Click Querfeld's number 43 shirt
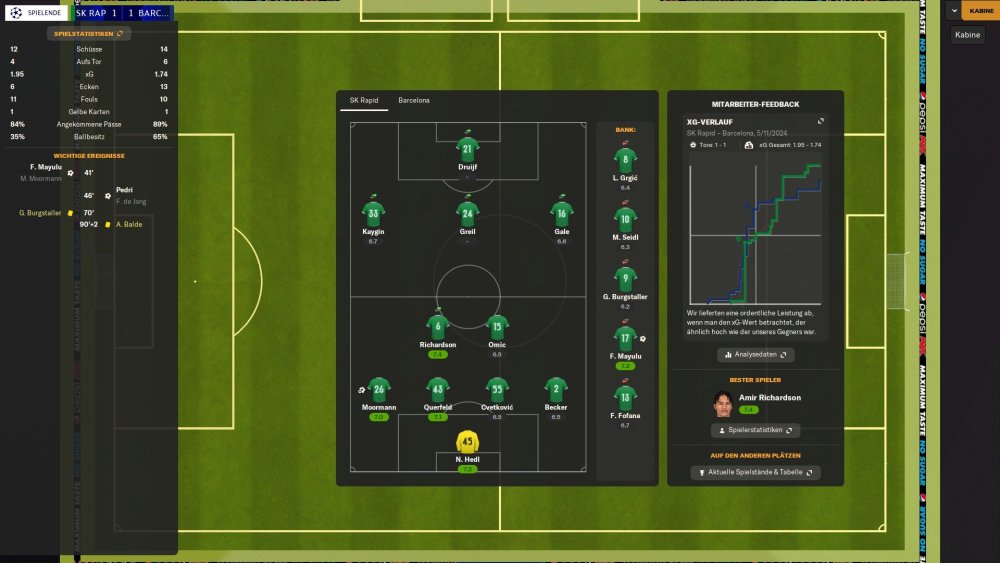Screen dimensions: 1000x563 click(x=437, y=390)
